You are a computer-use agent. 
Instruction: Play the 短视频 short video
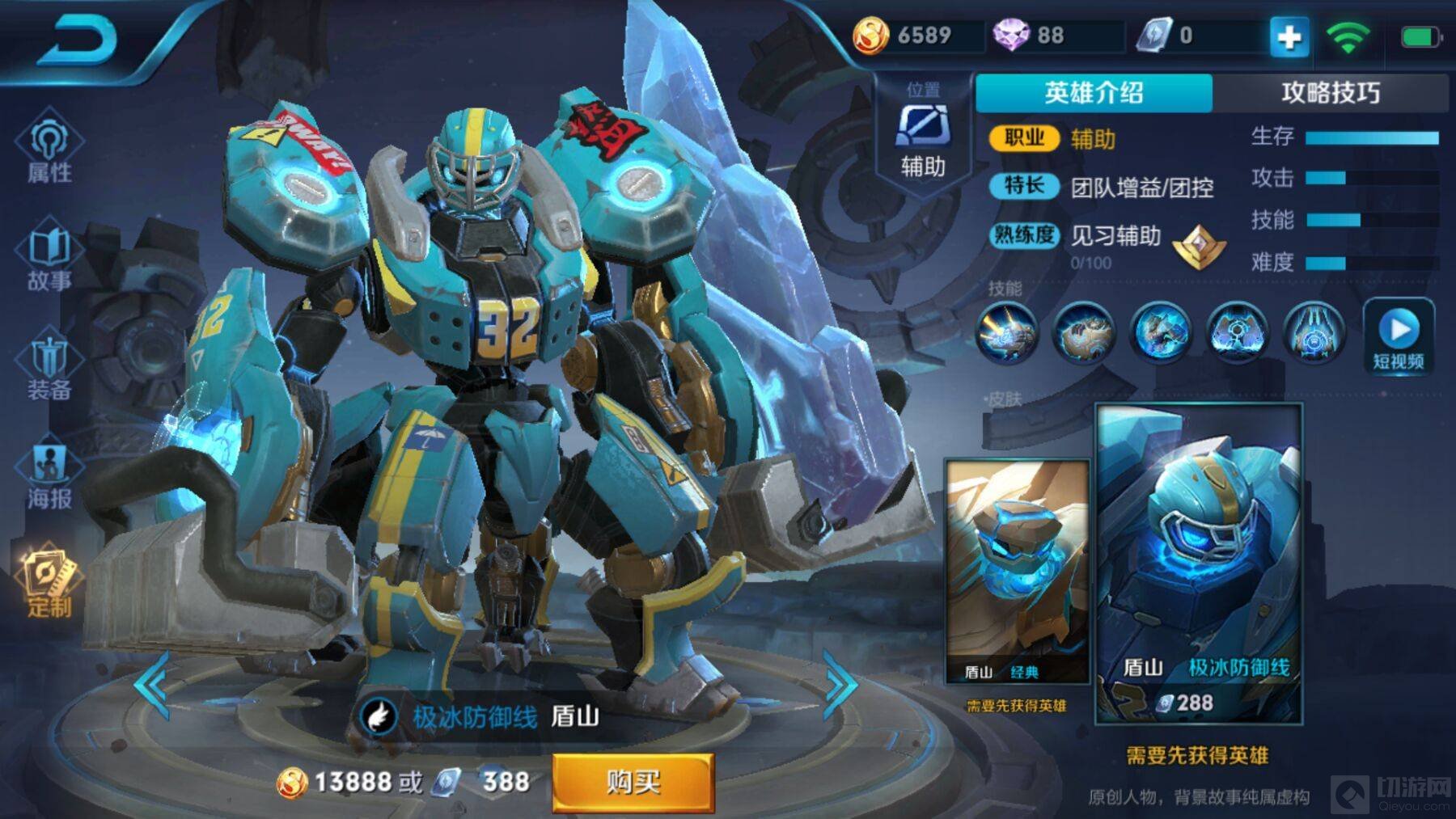coord(1399,336)
